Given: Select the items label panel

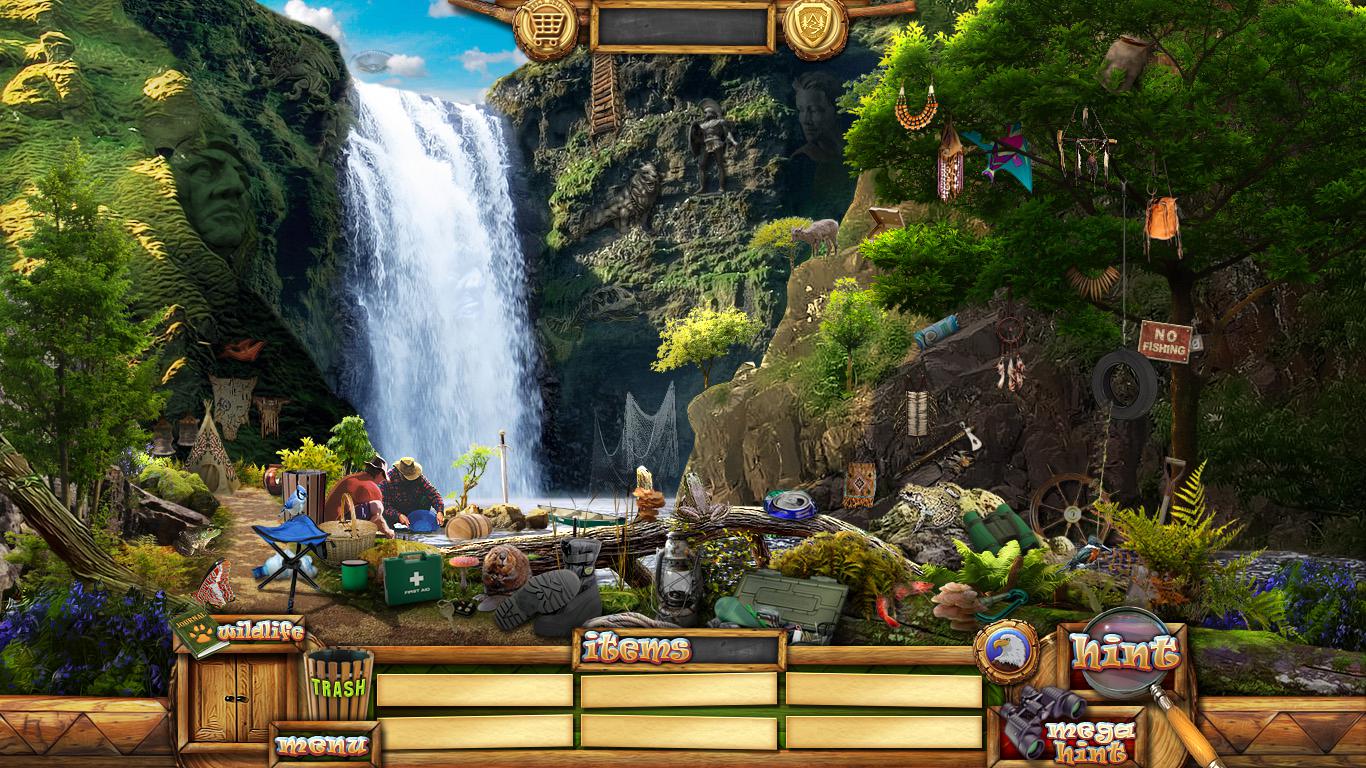Looking at the screenshot, I should tap(679, 650).
